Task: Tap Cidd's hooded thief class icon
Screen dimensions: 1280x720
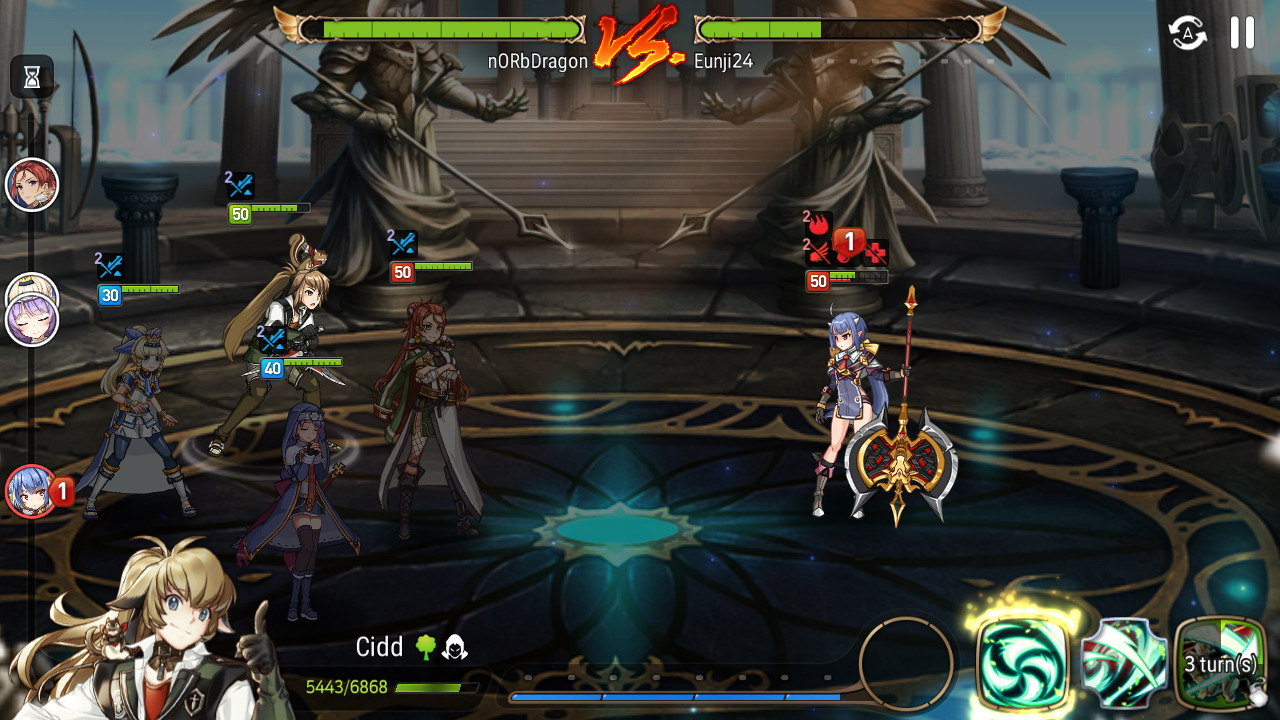Action: pos(455,648)
